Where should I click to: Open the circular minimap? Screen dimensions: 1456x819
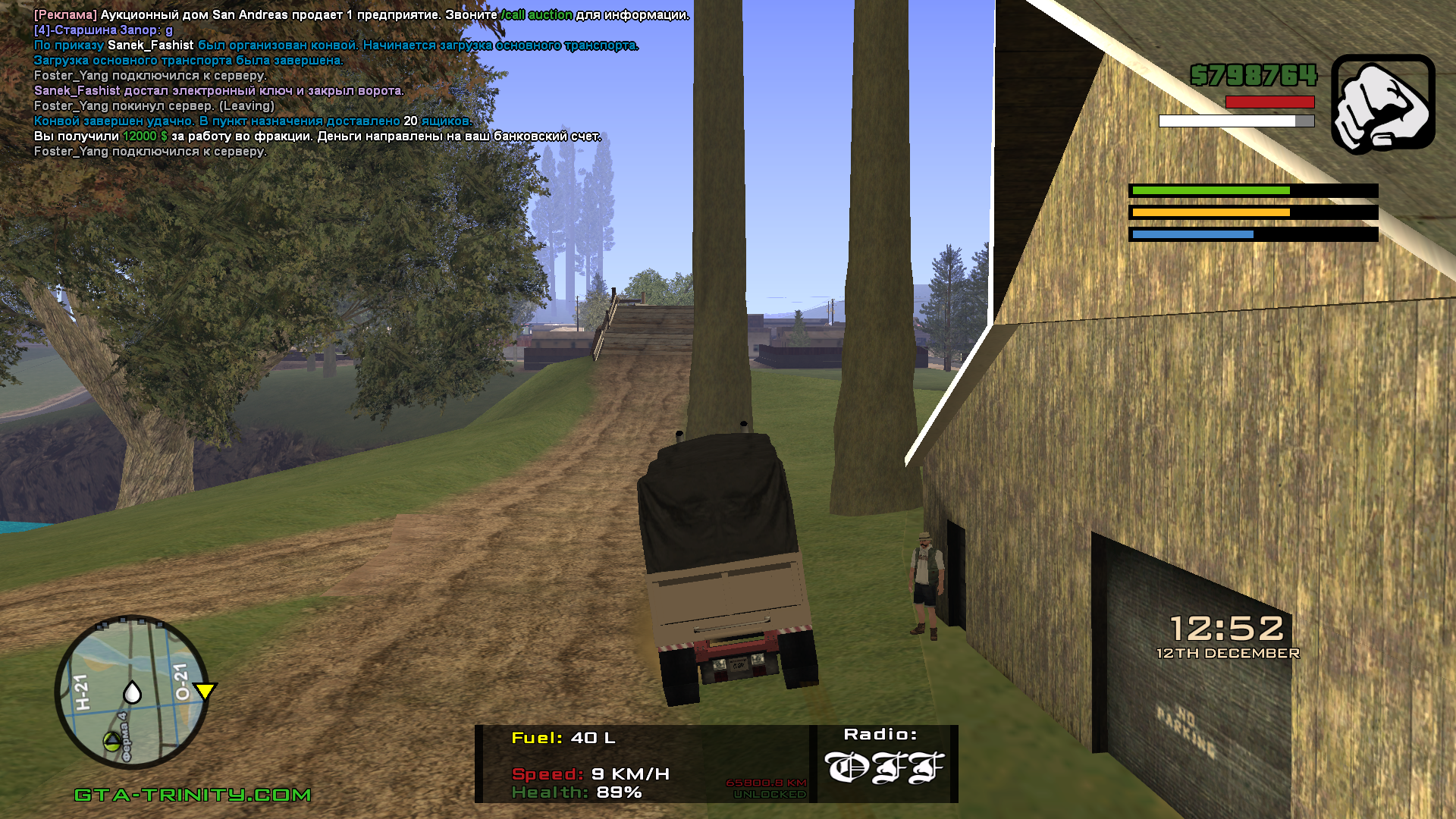[x=132, y=692]
